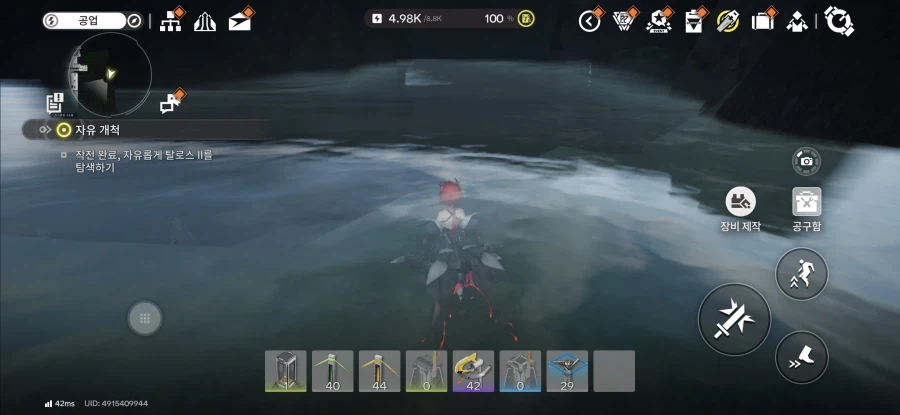The width and height of the screenshot is (900, 415).
Task: Select the purple hotbar slot with count 42
Action: (x=473, y=370)
